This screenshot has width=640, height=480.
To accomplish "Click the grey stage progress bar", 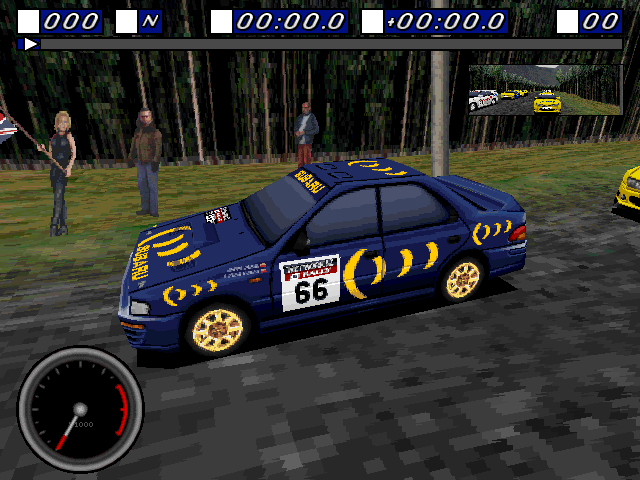I will pos(330,44).
